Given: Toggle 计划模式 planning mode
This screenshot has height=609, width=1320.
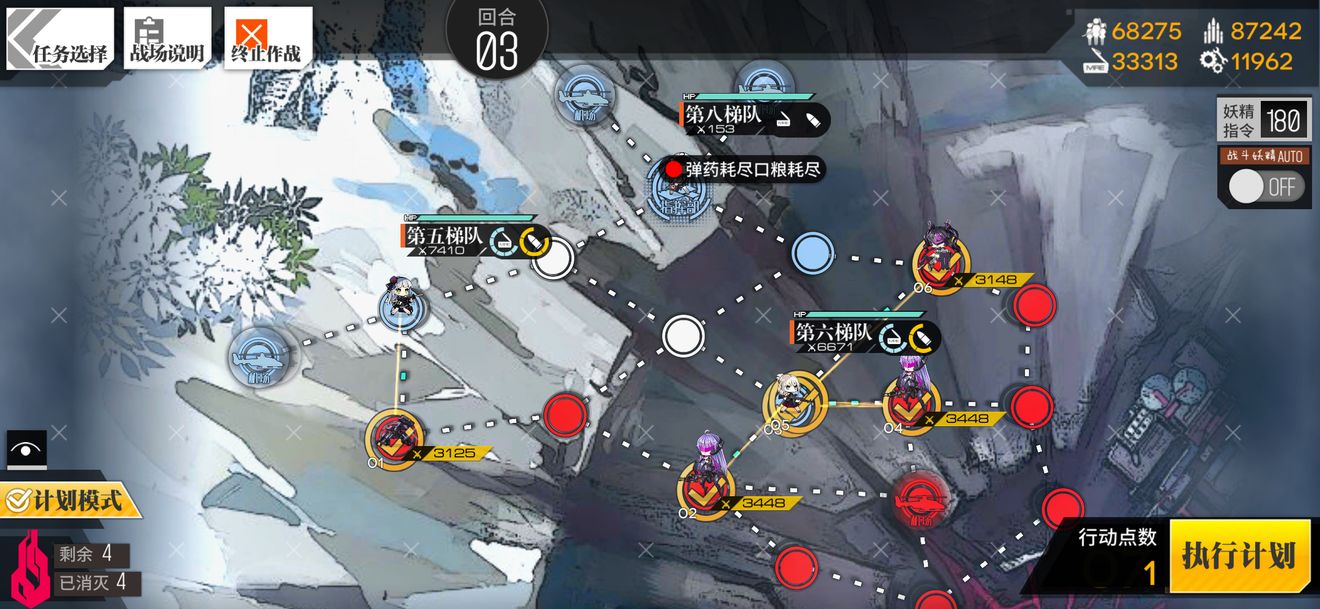Looking at the screenshot, I should [x=68, y=499].
